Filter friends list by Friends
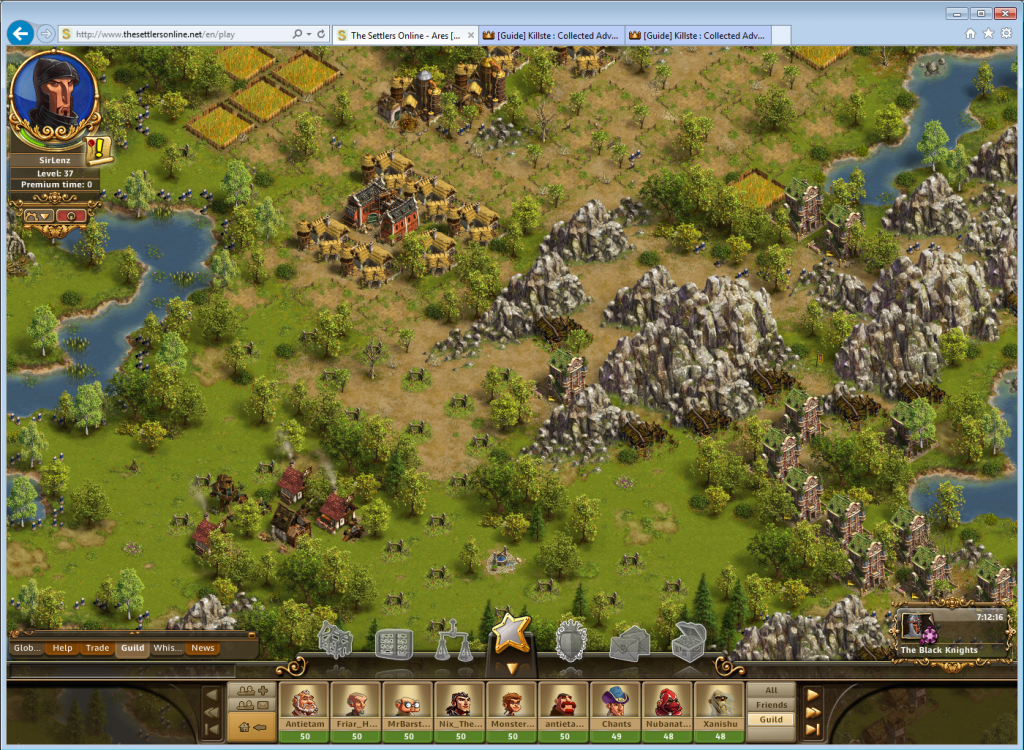Viewport: 1024px width, 750px height. (x=771, y=705)
